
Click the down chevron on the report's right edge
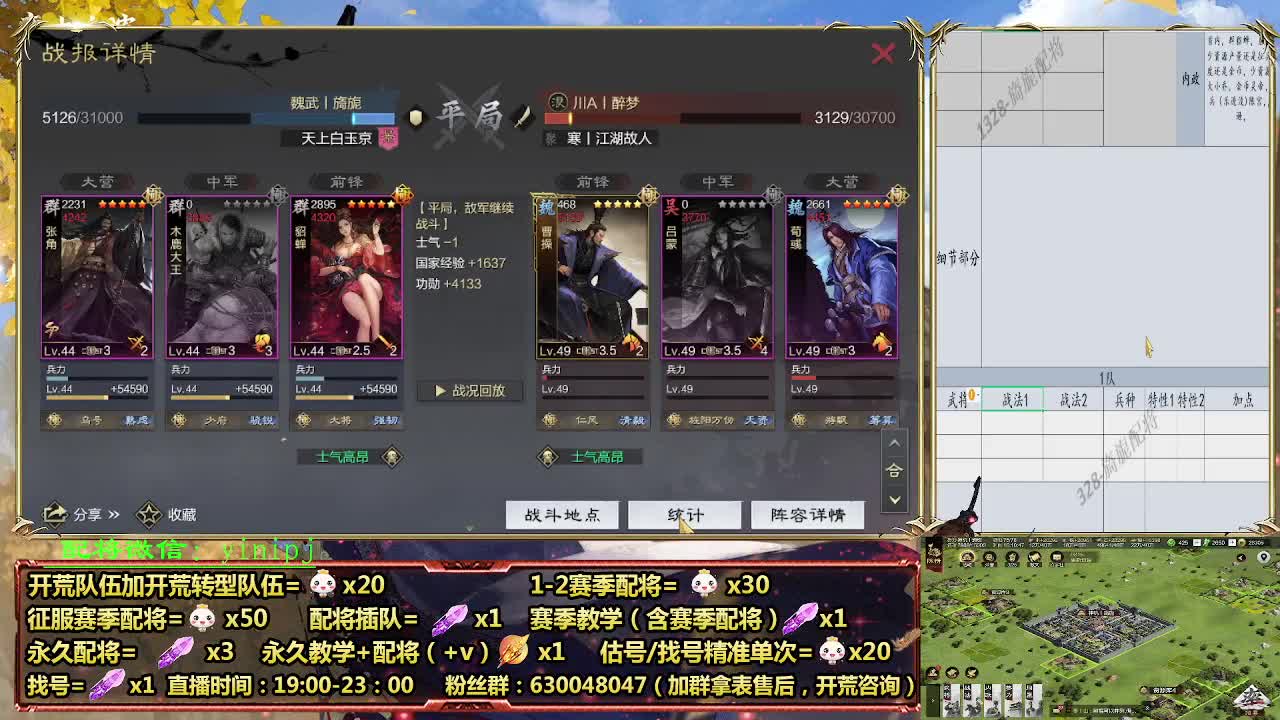[x=895, y=498]
